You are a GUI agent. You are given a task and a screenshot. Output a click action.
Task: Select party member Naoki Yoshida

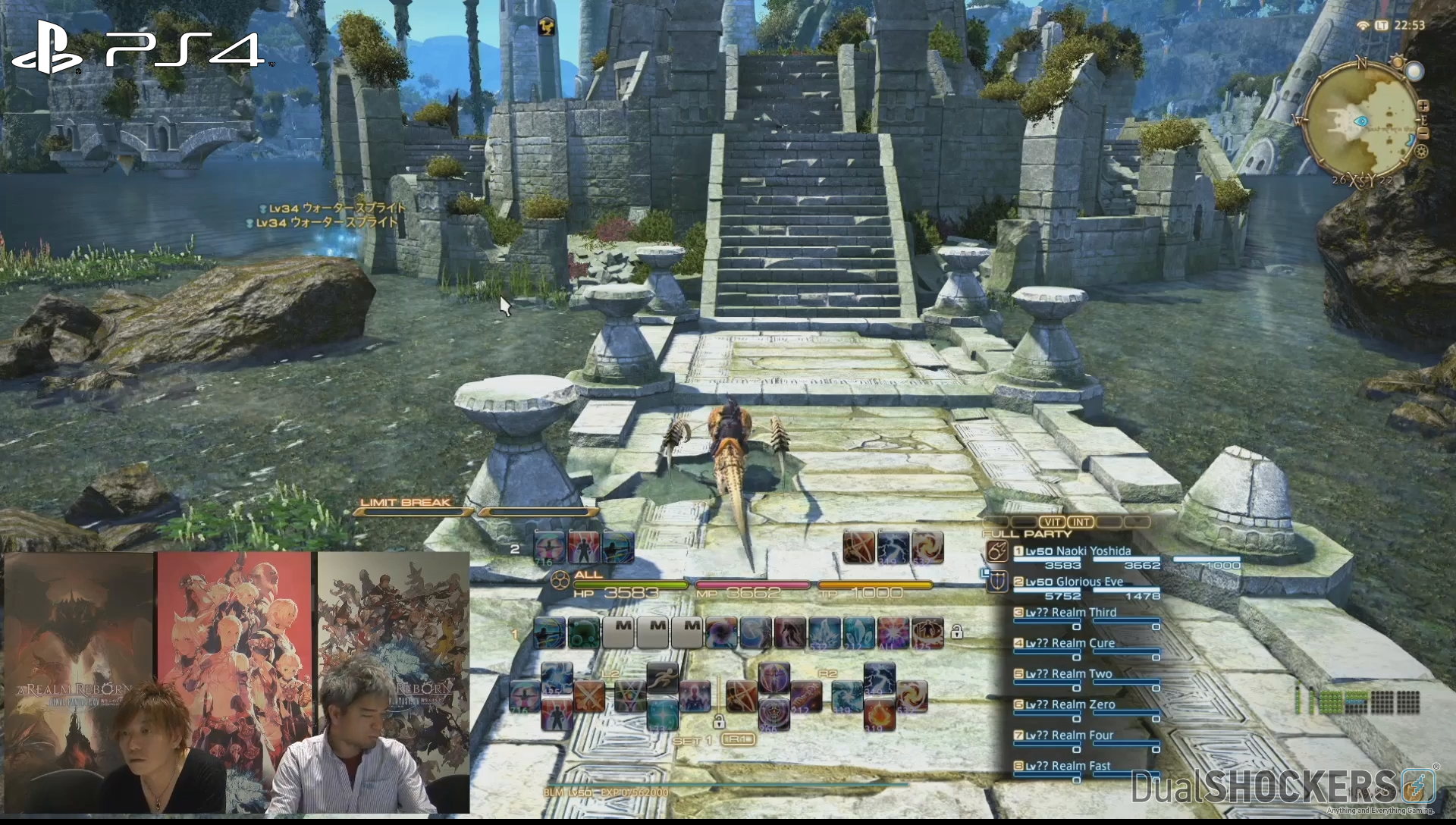[x=1078, y=551]
